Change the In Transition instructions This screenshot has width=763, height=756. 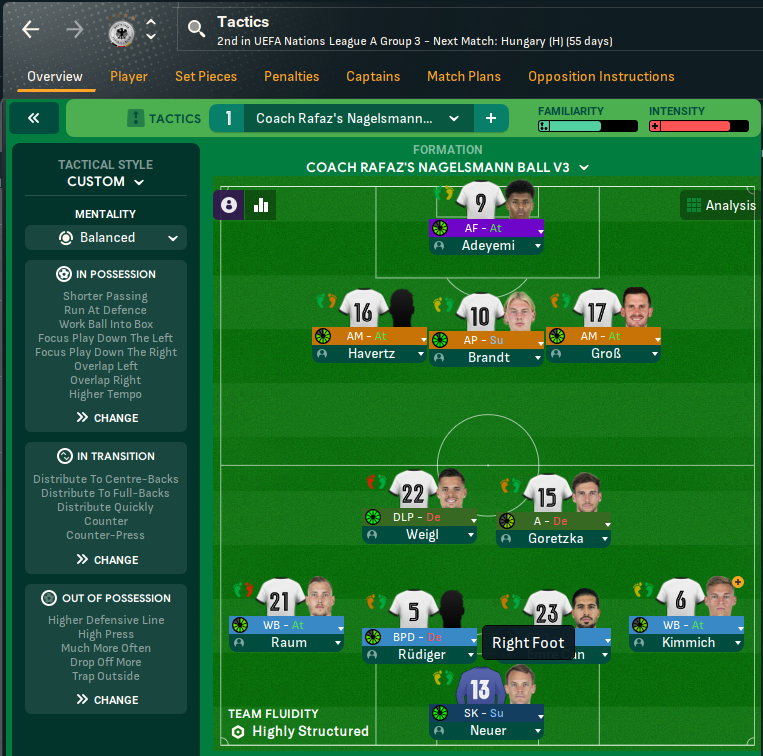tap(106, 560)
